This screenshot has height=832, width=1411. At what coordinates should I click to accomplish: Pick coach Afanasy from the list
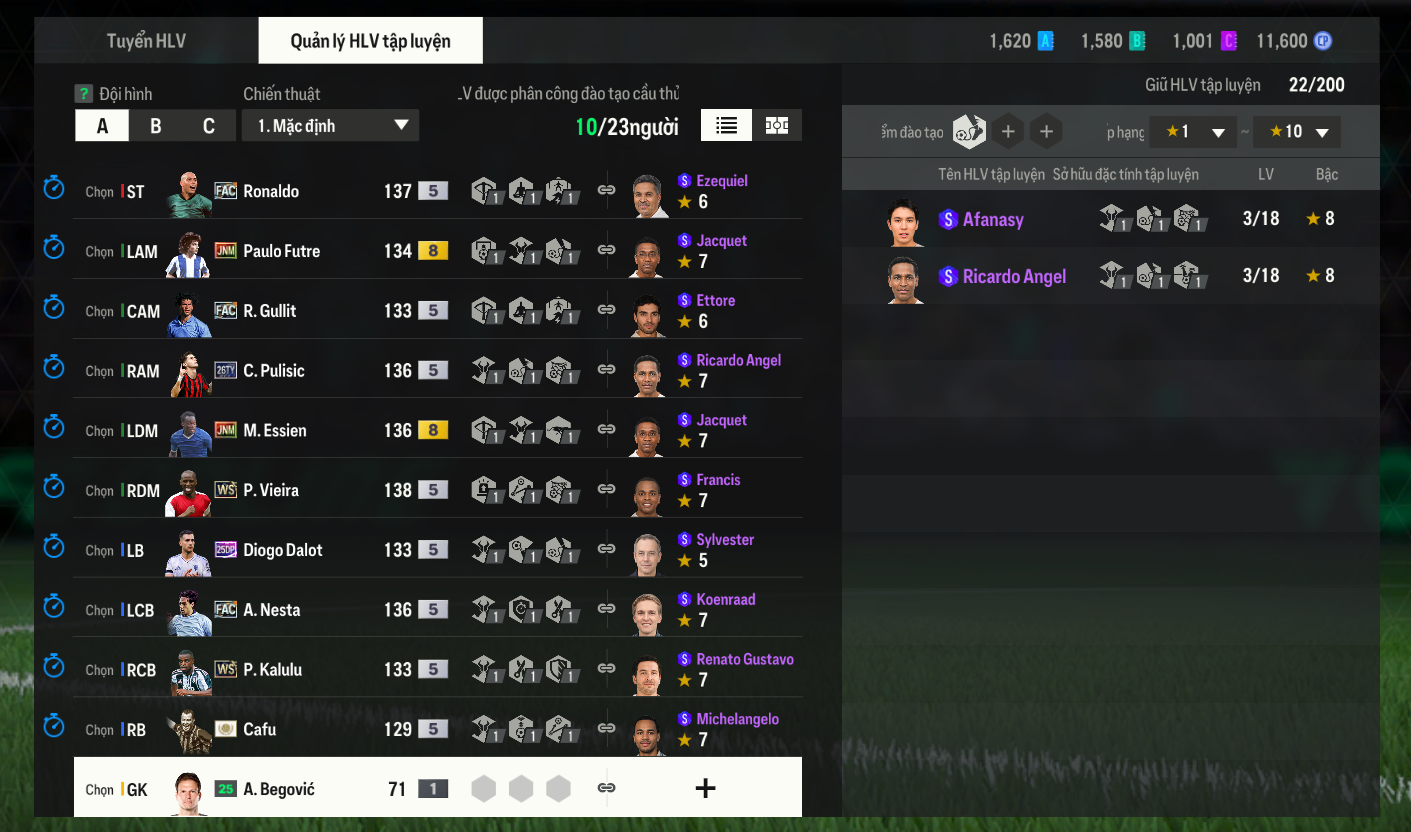pyautogui.click(x=992, y=220)
